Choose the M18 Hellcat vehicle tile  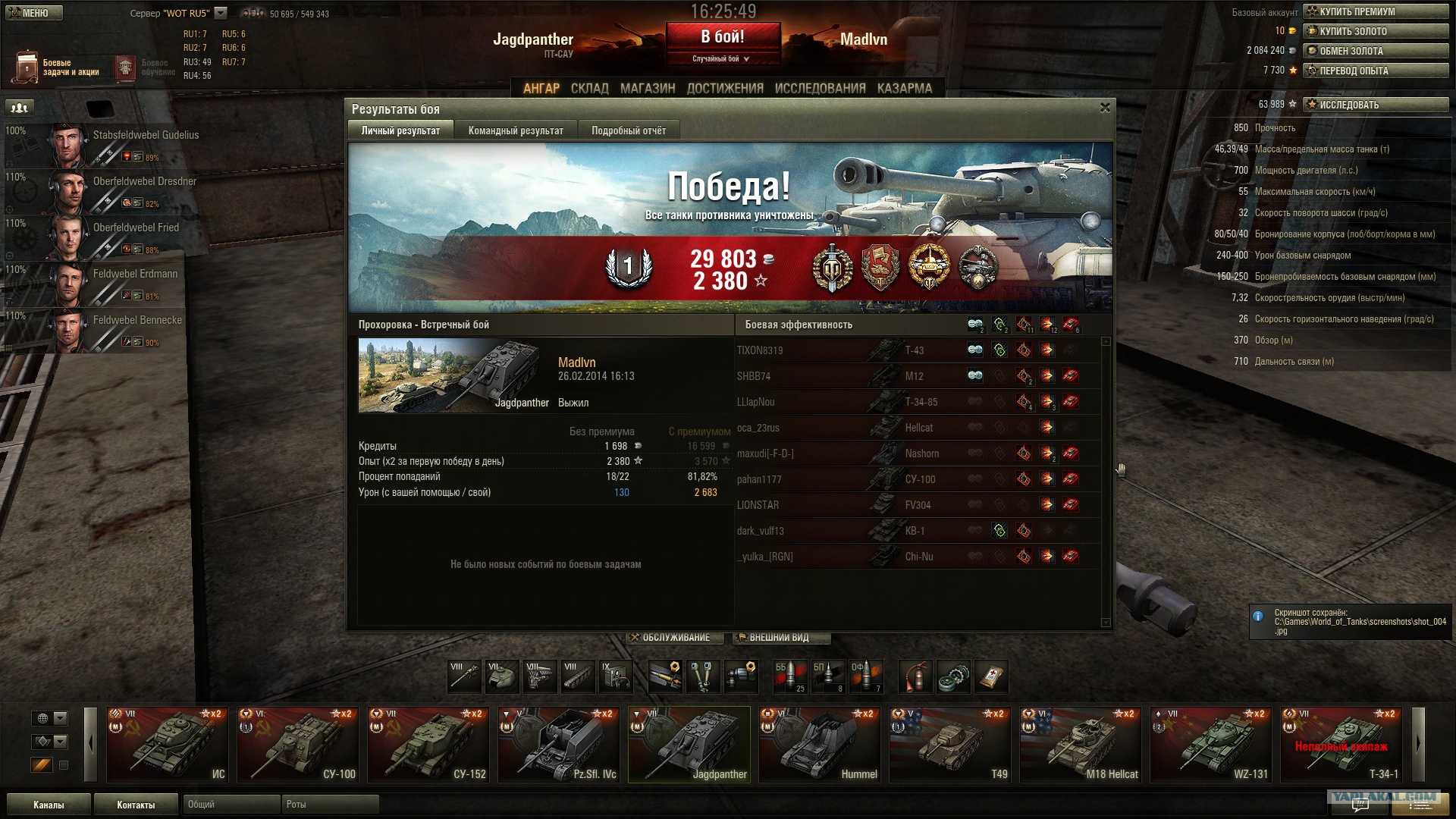(1080, 744)
